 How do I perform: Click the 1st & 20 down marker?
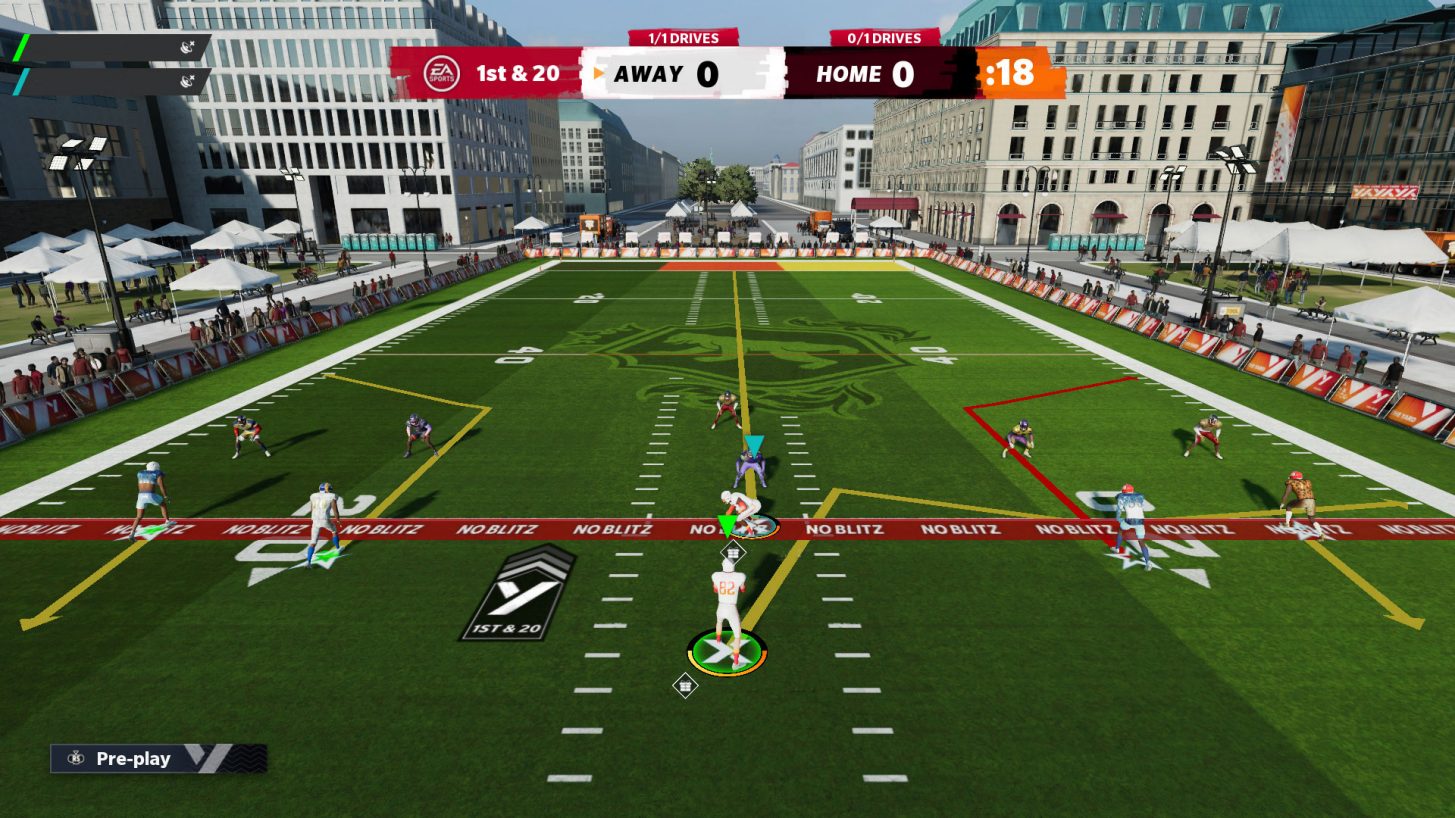(x=520, y=73)
